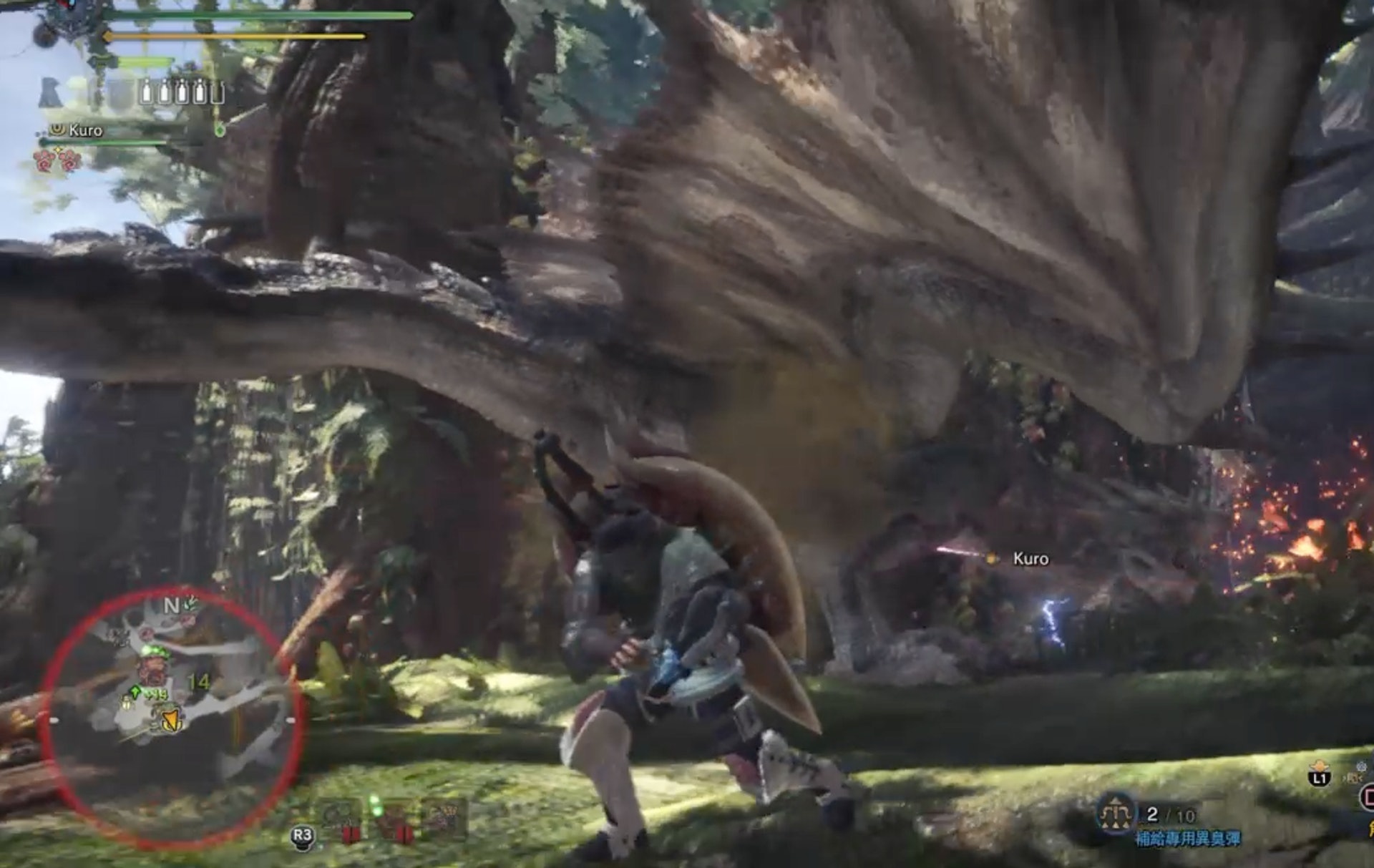The width and height of the screenshot is (1374, 868).
Task: Click the pink paw status icons
Action: [57, 160]
